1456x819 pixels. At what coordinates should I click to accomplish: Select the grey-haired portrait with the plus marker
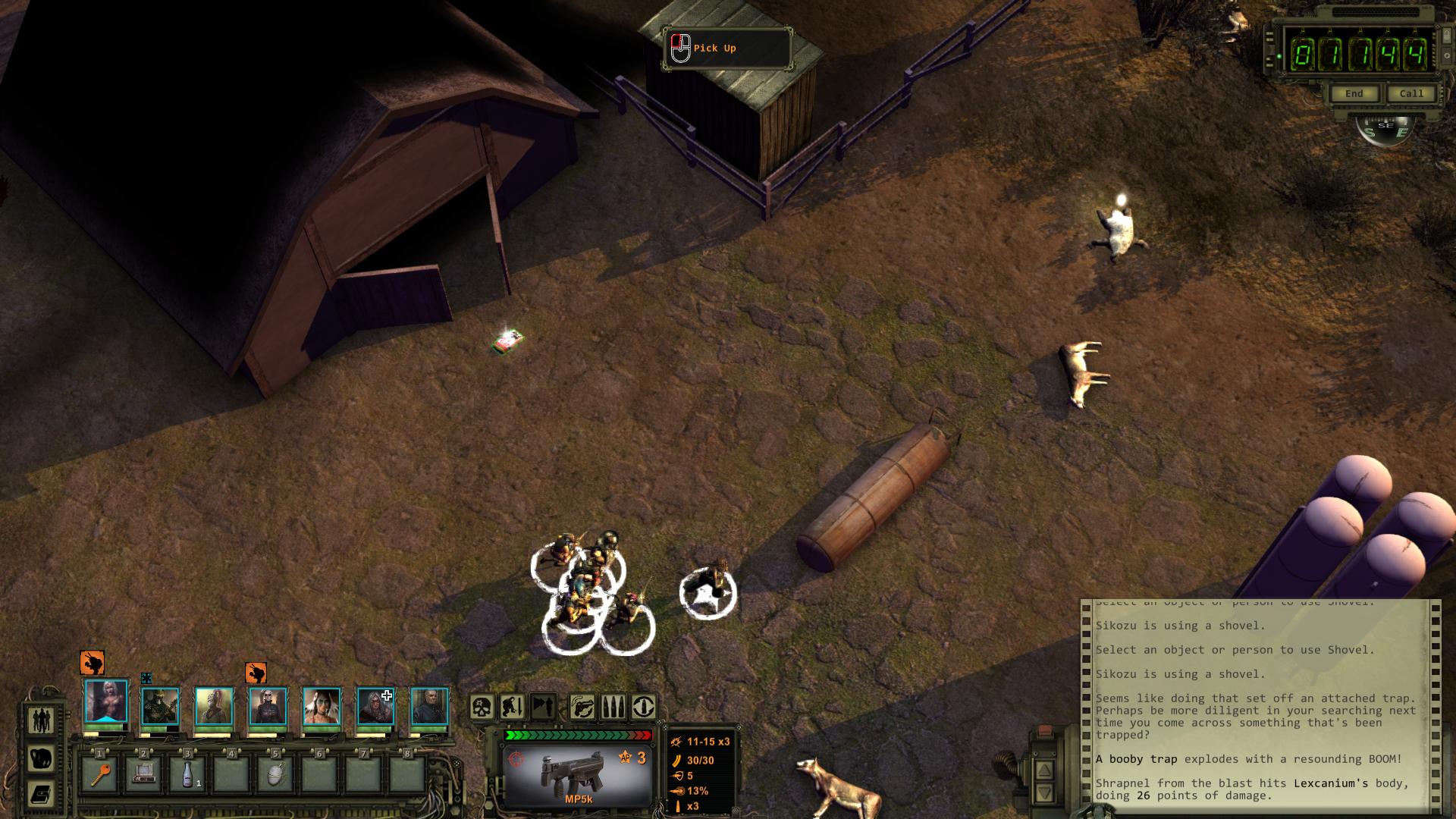coord(375,706)
